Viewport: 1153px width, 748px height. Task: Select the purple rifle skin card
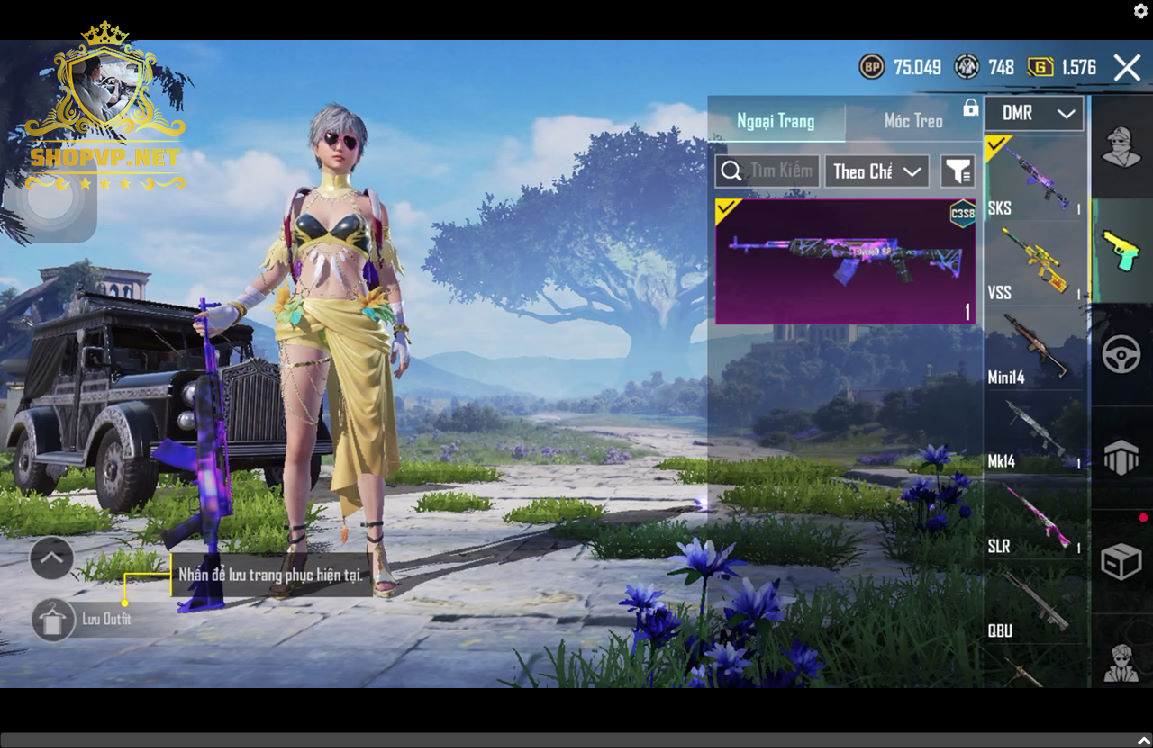pyautogui.click(x=845, y=261)
